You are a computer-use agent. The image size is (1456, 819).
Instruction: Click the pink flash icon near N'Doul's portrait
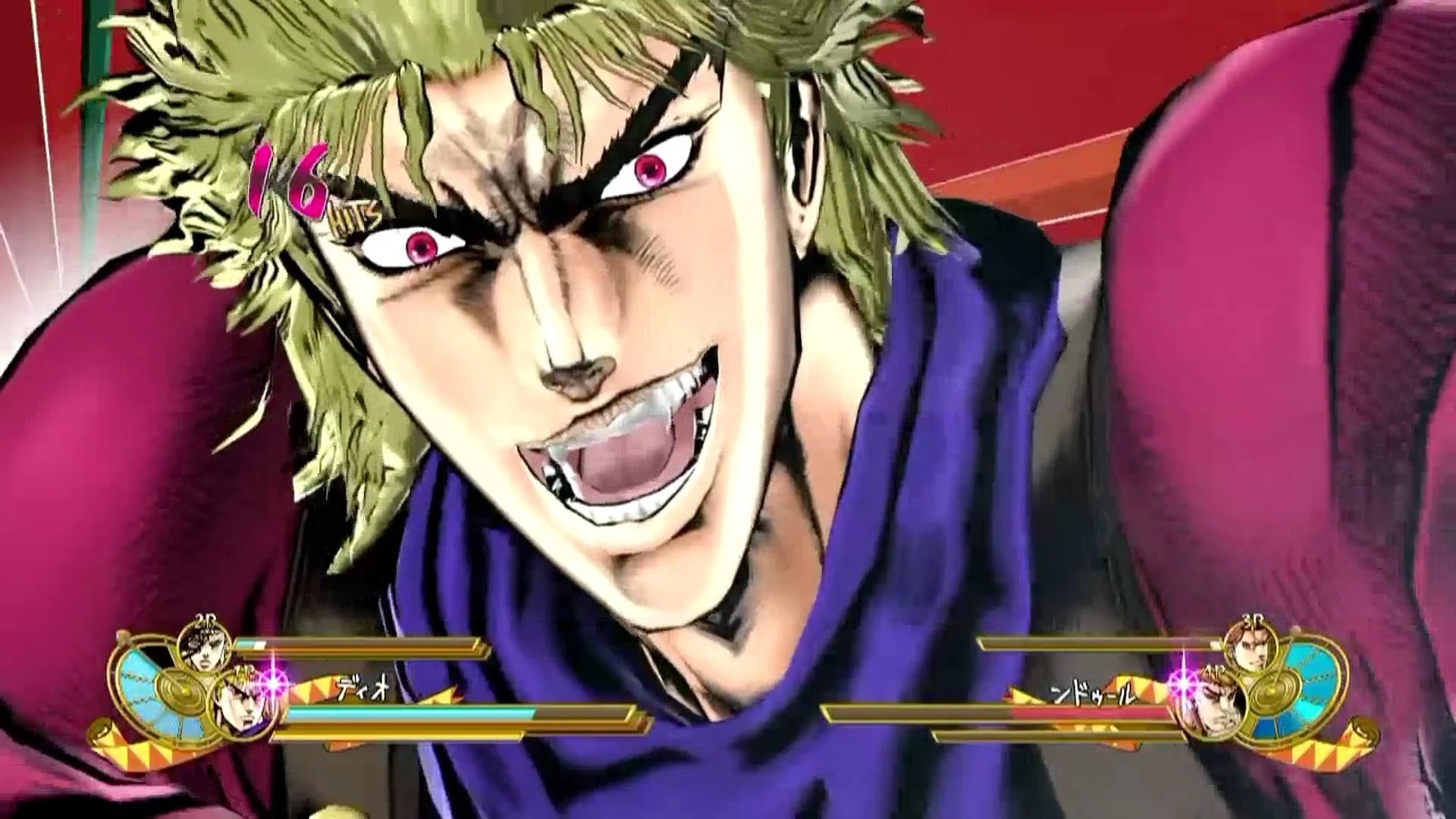tap(1183, 683)
